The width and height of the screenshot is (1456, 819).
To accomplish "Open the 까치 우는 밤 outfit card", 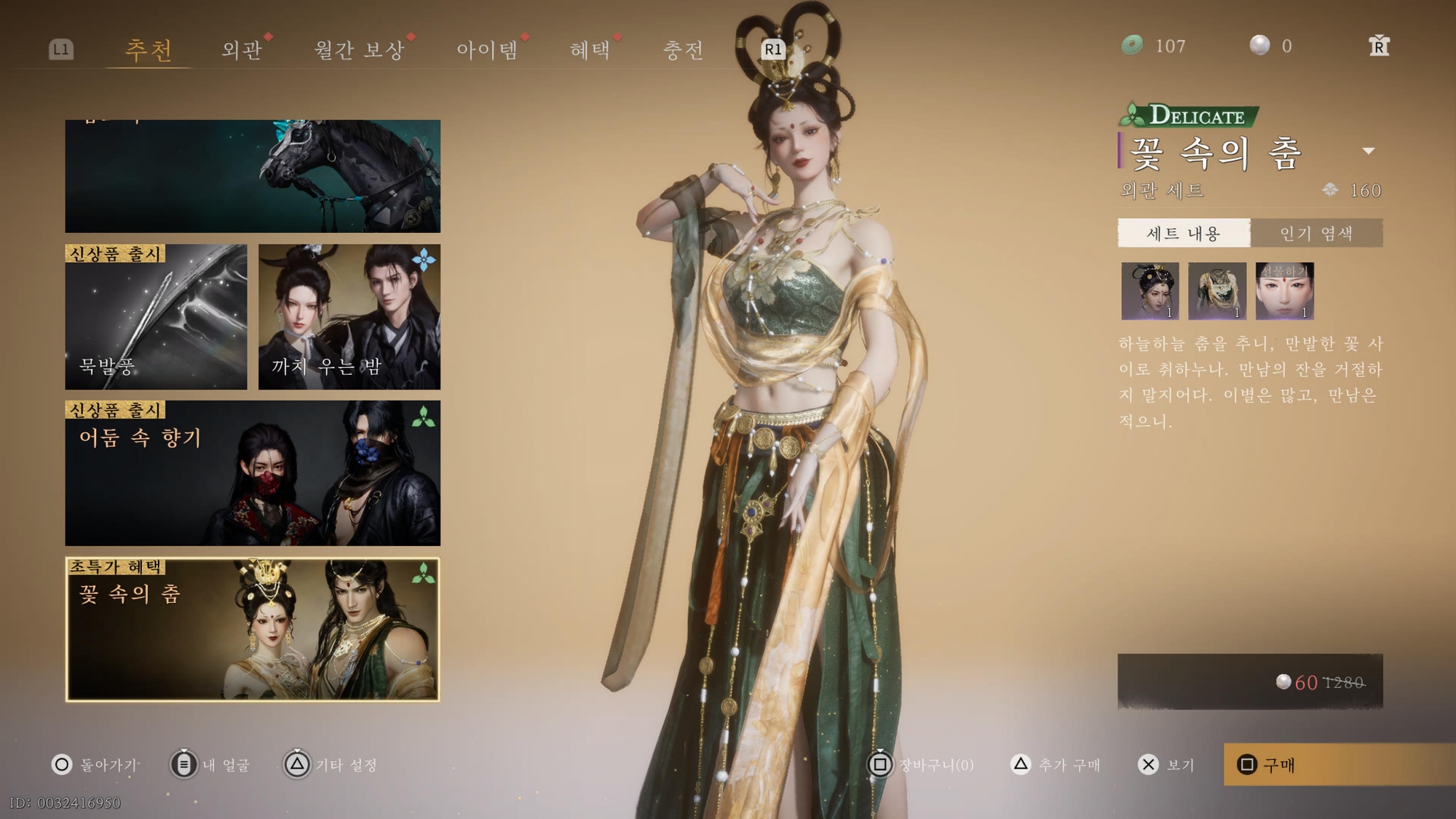I will click(x=349, y=317).
